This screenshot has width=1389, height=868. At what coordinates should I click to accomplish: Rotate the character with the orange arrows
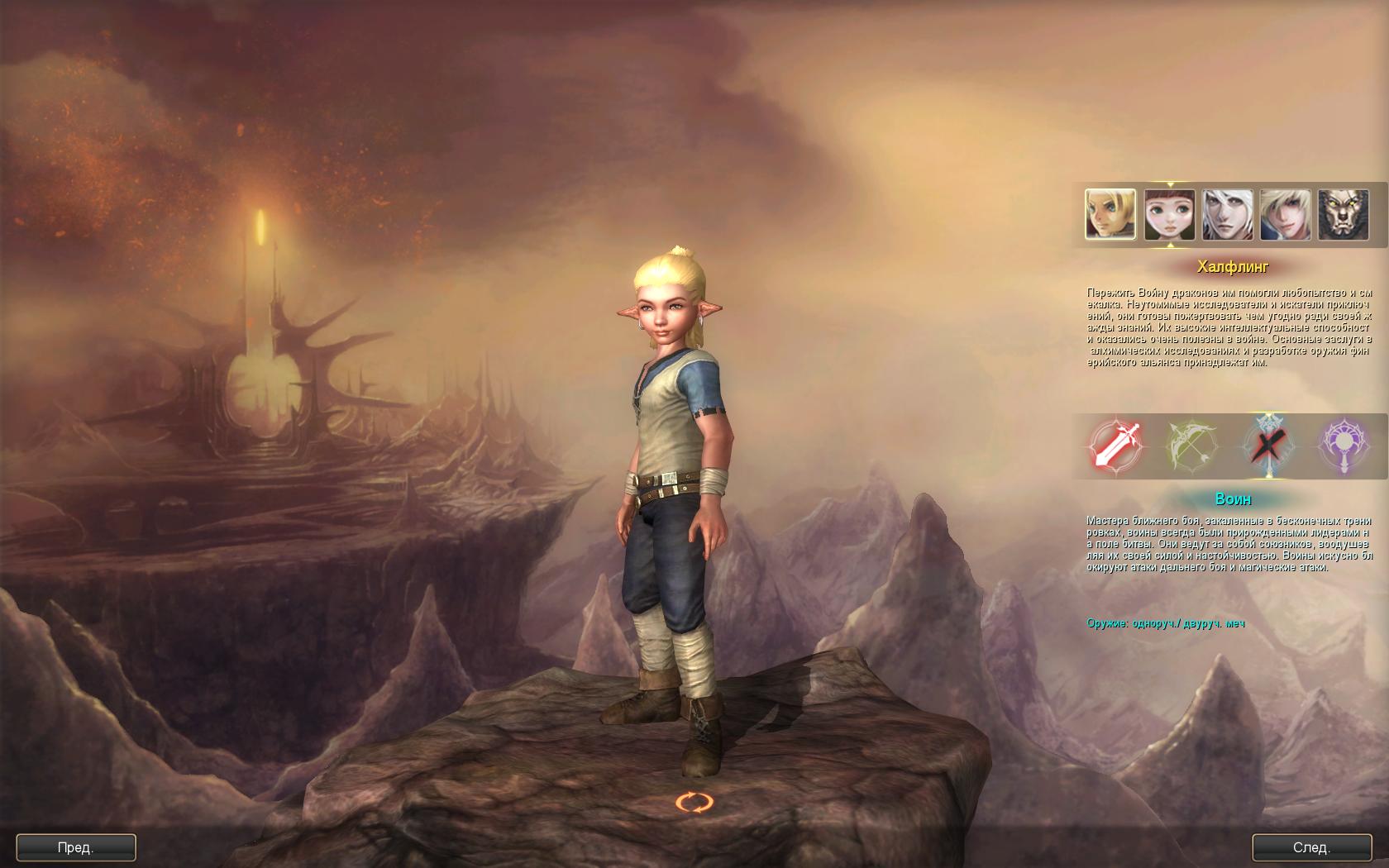[x=694, y=802]
